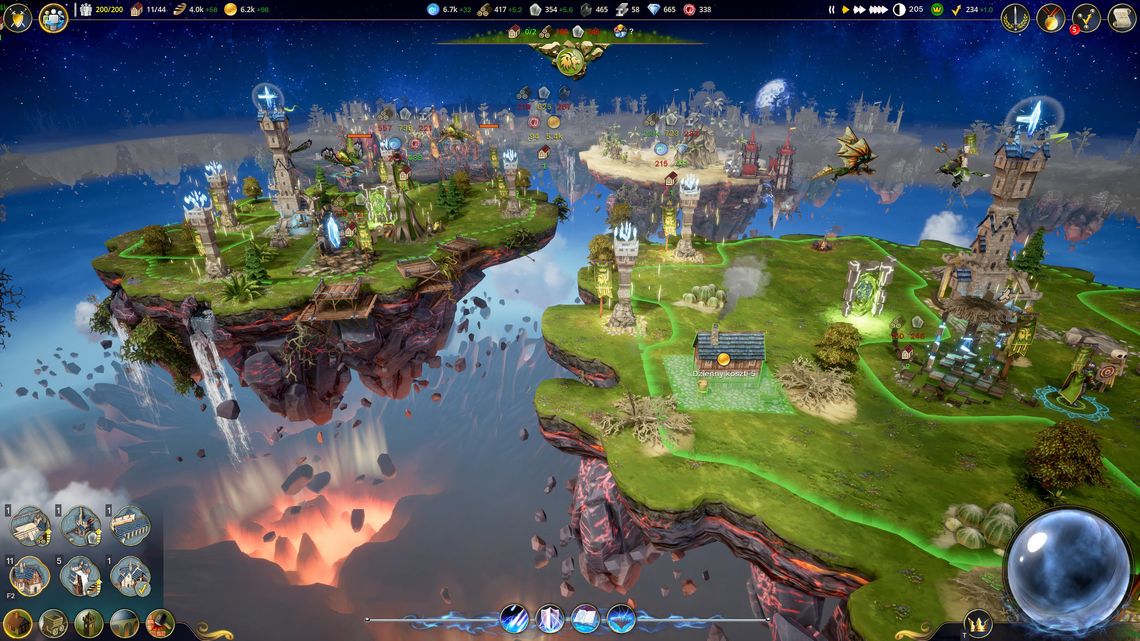
Task: Set game to normal play speed
Action: point(845,10)
